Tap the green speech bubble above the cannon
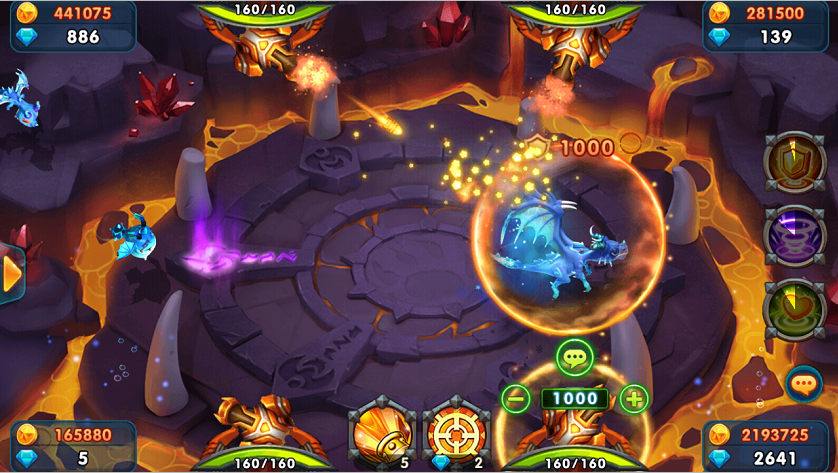The height and width of the screenshot is (473, 838). (x=575, y=357)
